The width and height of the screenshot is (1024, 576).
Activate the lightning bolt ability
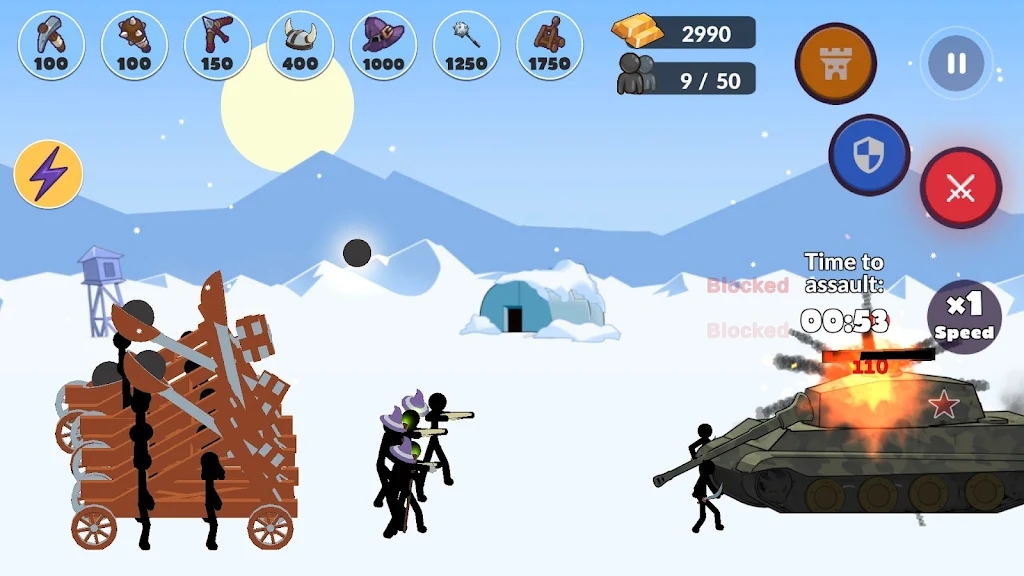tap(48, 174)
